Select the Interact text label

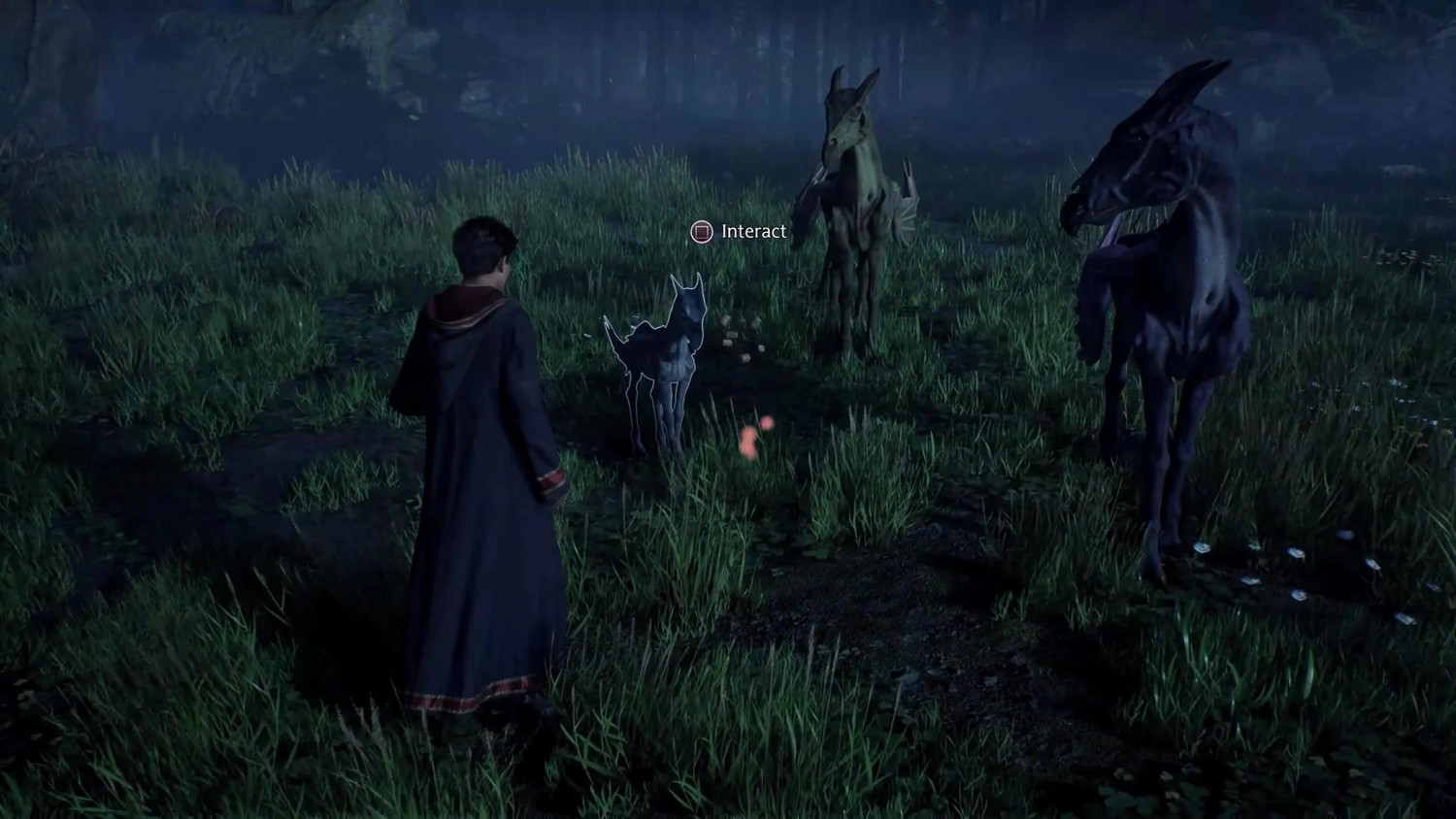point(752,232)
